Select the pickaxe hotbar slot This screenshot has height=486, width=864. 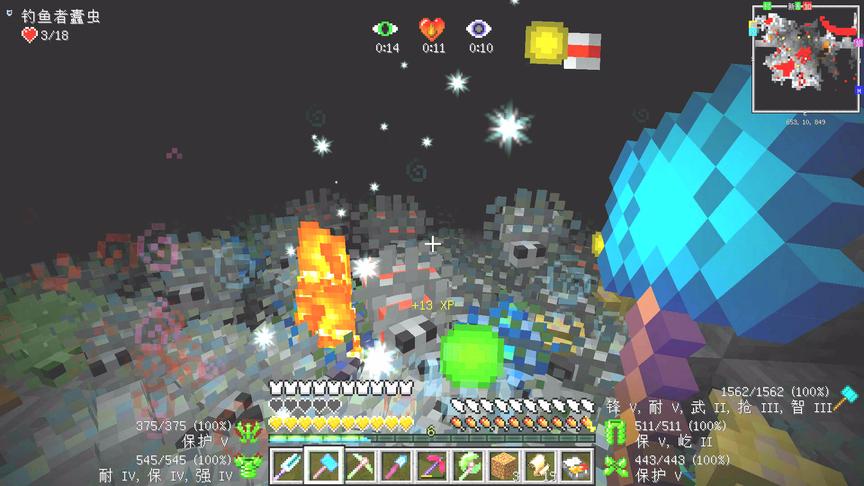click(361, 466)
